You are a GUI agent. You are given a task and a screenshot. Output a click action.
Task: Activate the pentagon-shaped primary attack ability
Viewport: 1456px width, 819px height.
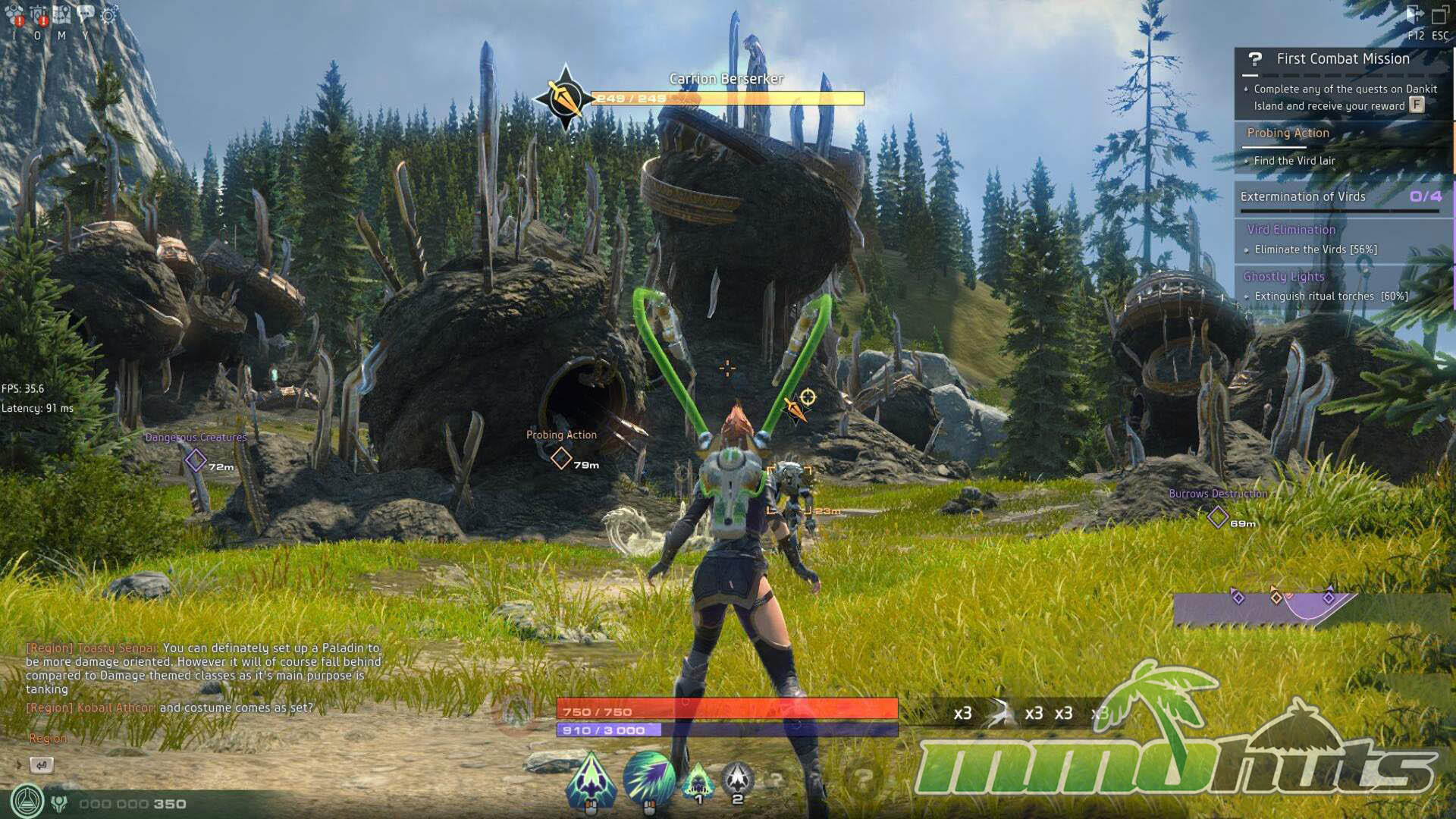pos(591,778)
